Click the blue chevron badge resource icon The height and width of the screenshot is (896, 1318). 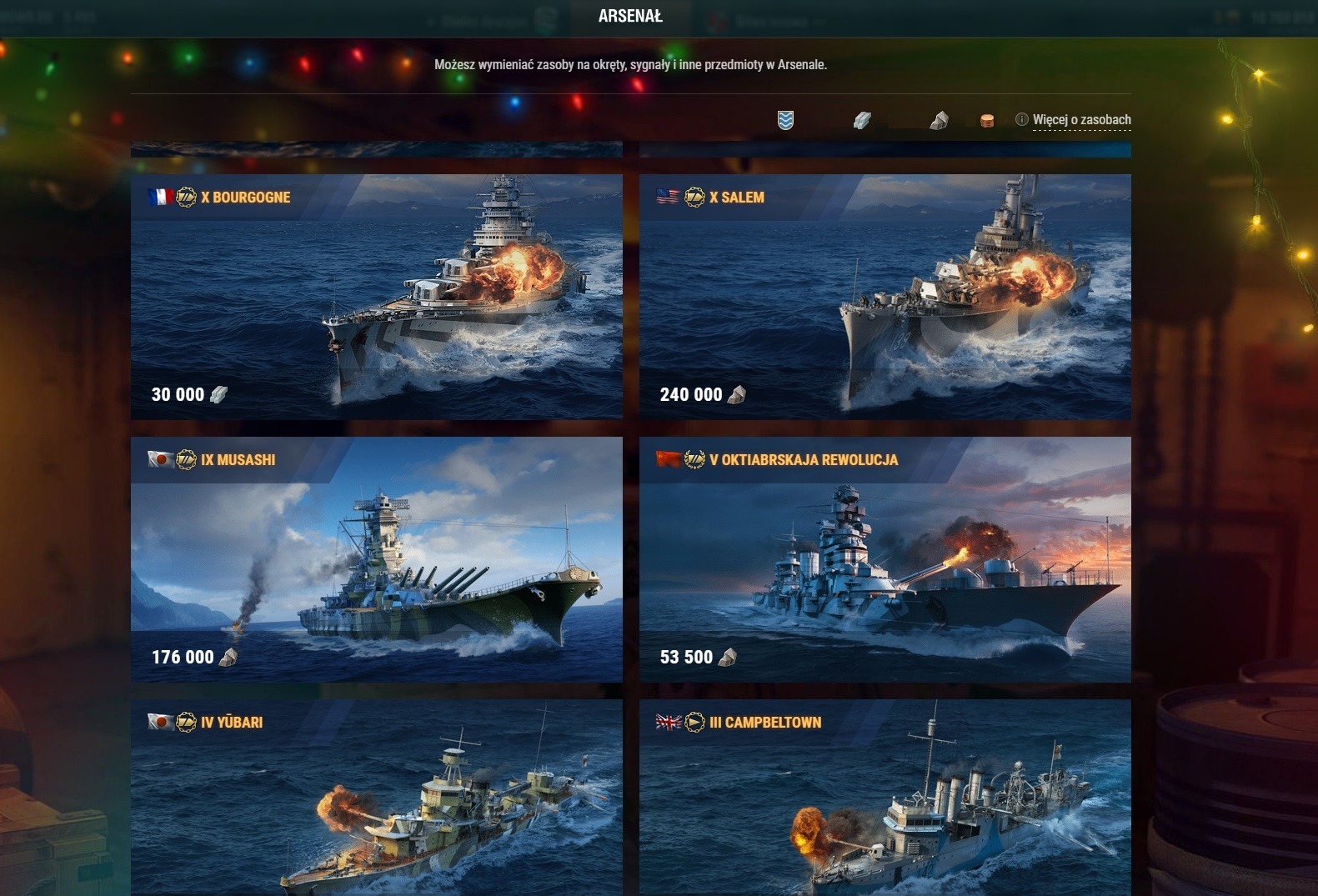(x=785, y=121)
